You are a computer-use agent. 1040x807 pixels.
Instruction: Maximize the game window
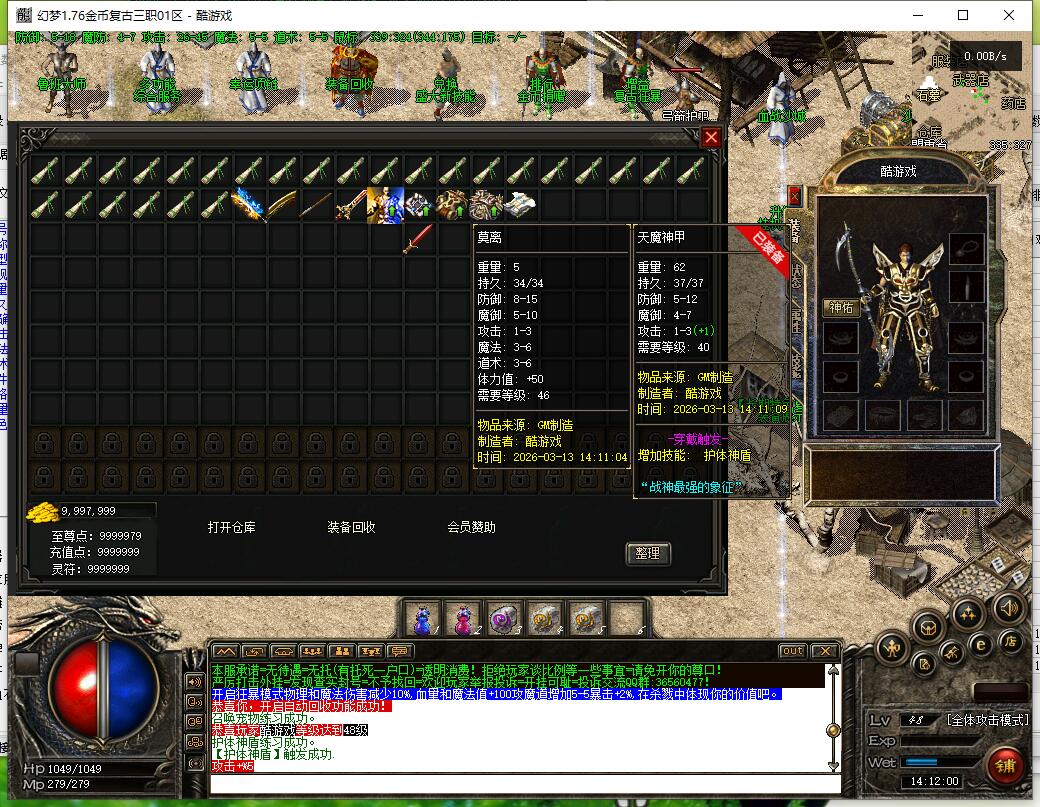click(963, 15)
